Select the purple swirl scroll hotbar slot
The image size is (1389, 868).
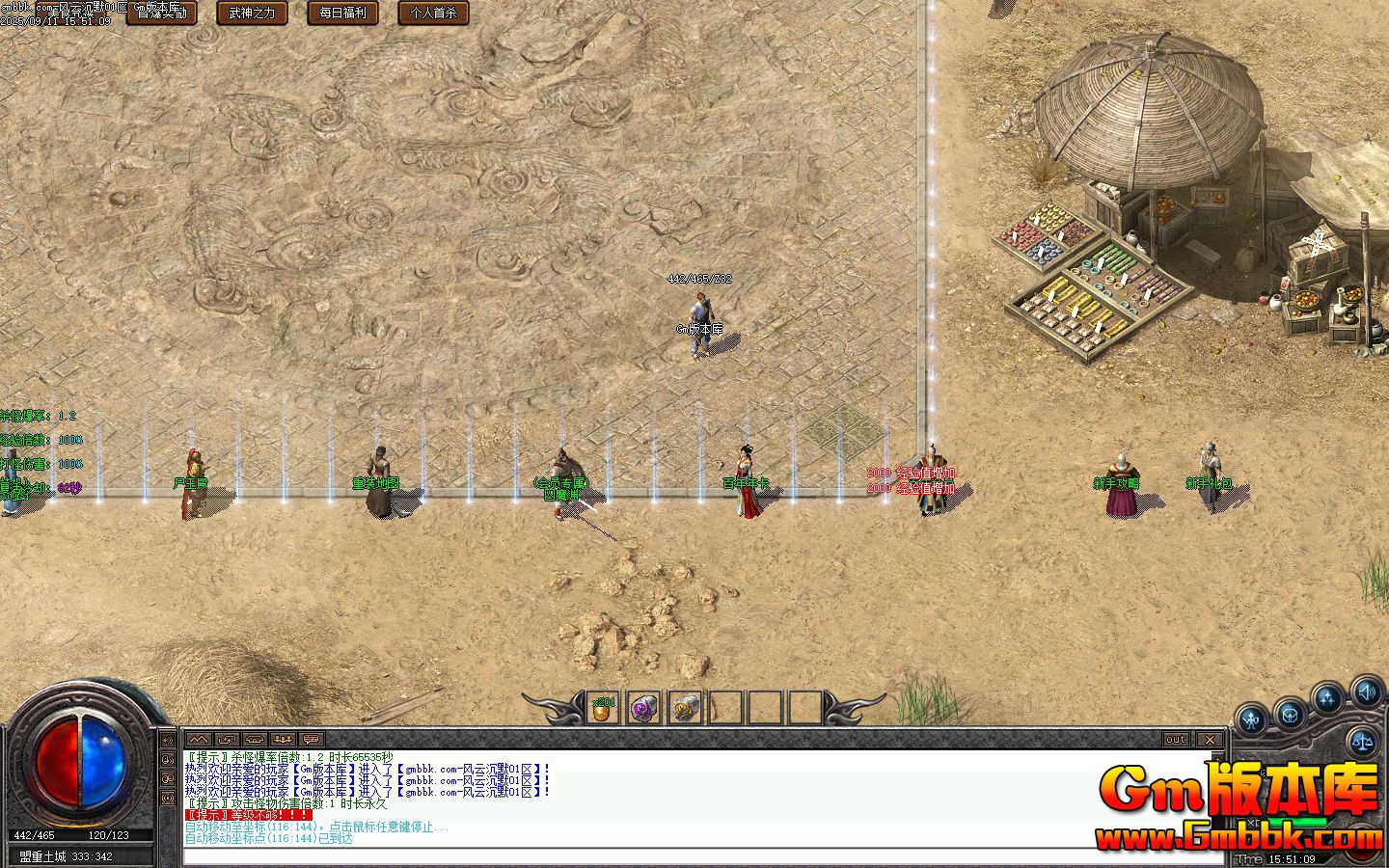(644, 709)
